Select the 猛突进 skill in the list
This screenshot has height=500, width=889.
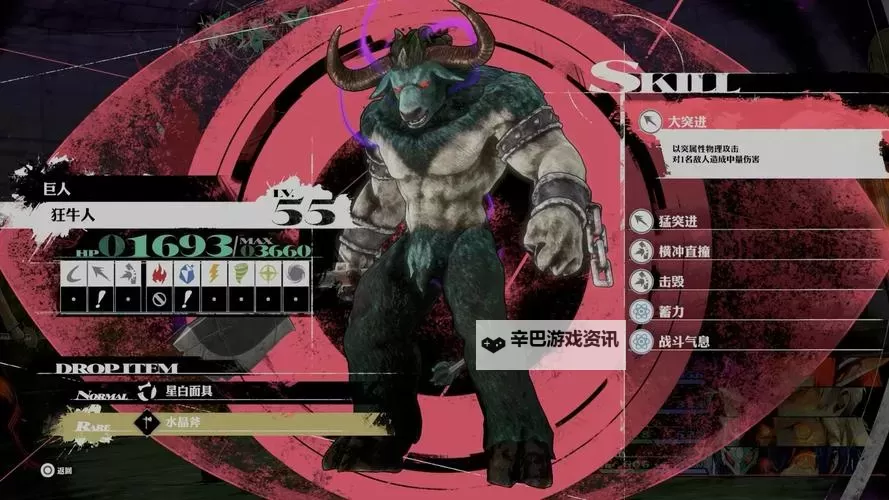coord(678,221)
